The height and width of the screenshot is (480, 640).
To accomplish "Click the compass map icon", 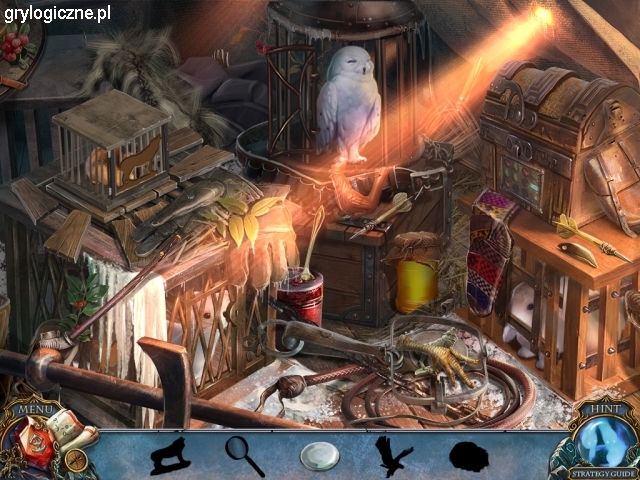I will coord(75,460).
